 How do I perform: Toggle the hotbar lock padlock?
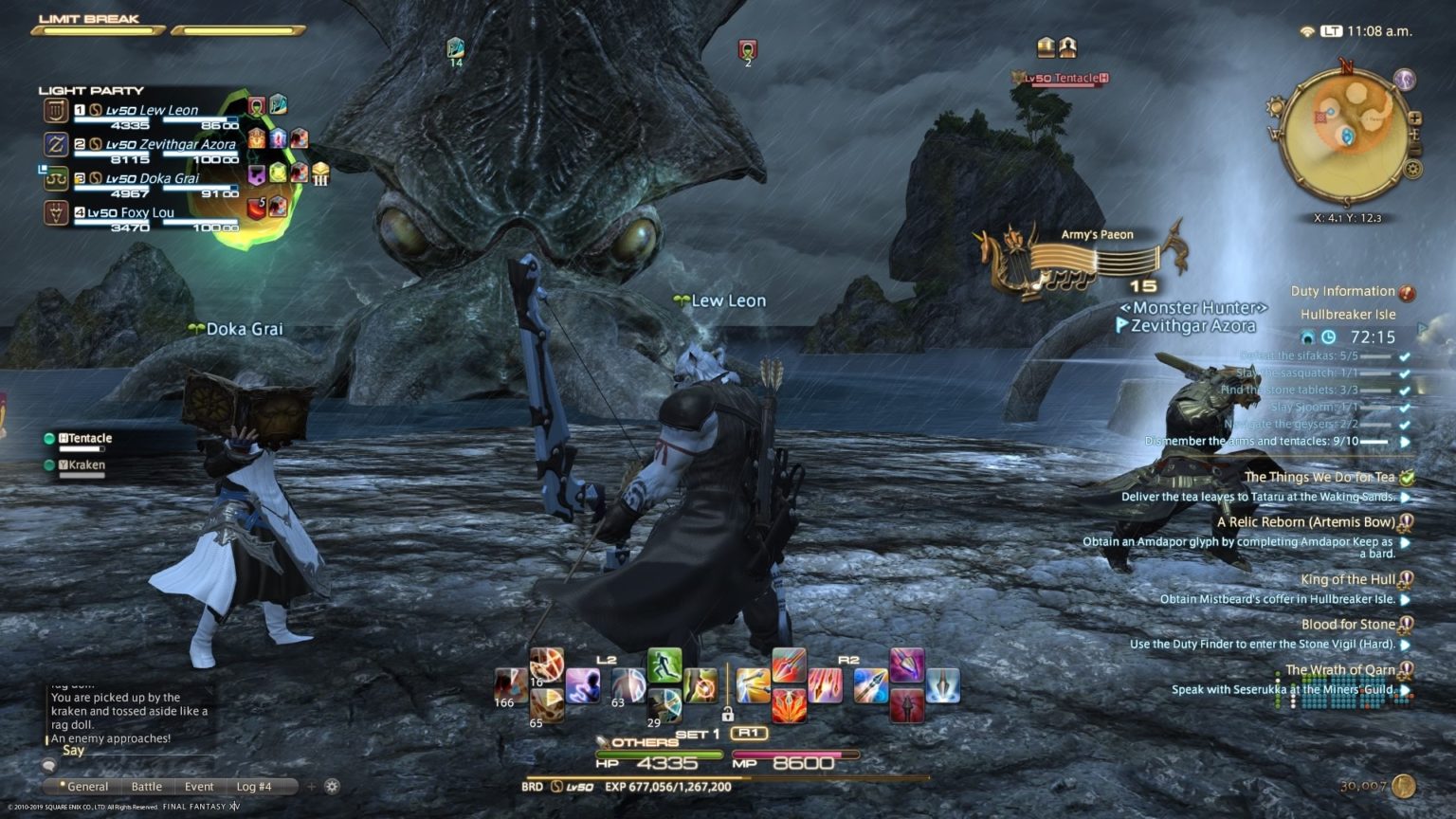click(728, 715)
